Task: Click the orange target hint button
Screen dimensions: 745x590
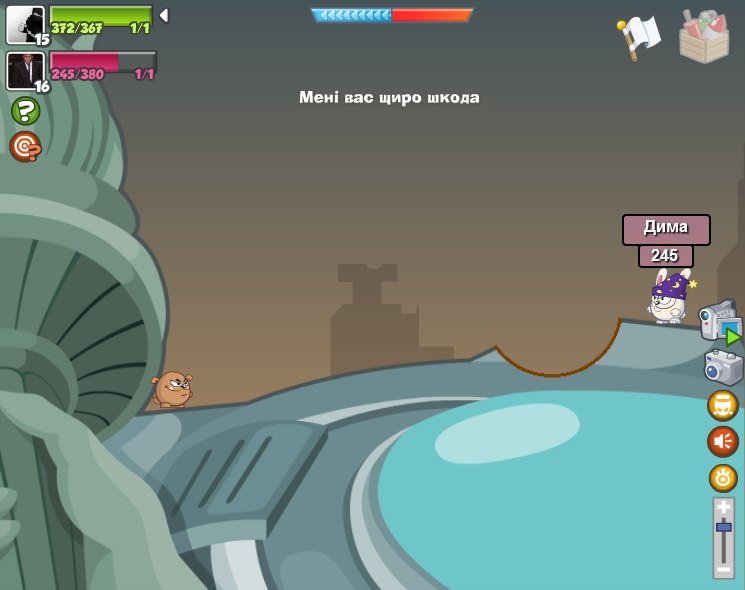Action: click(25, 147)
